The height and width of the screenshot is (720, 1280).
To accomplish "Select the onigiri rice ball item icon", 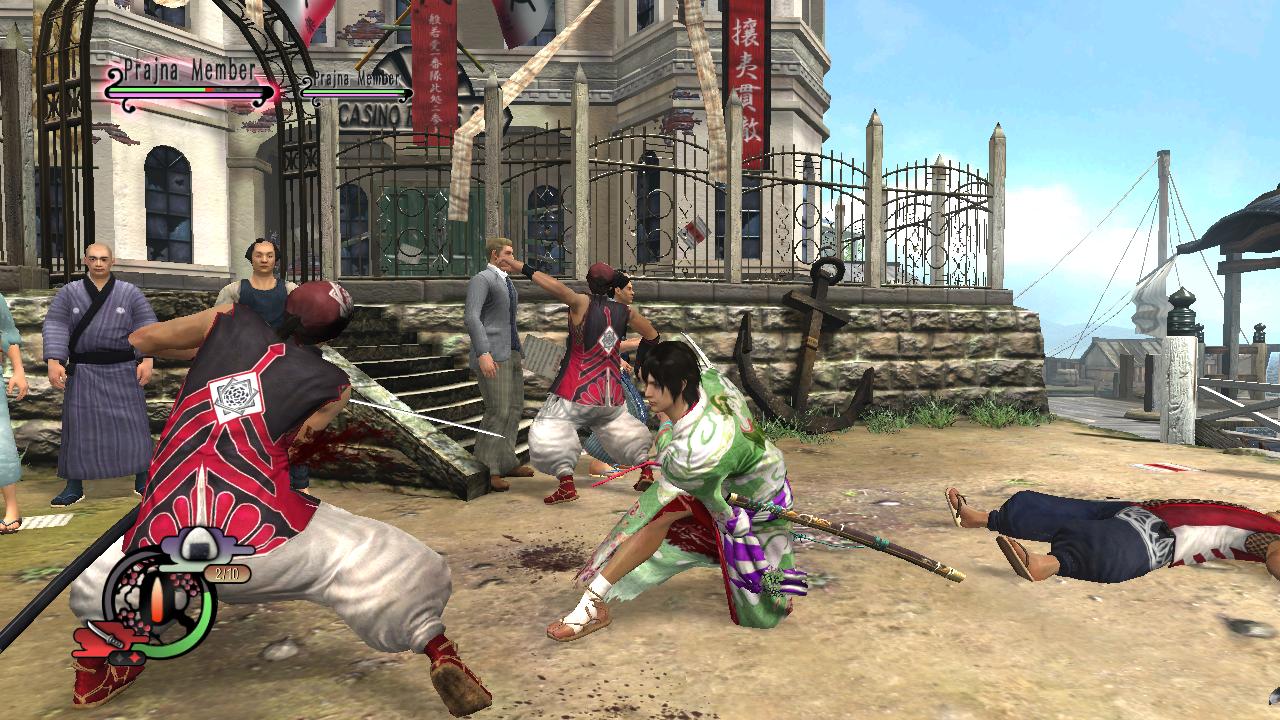I will point(197,542).
